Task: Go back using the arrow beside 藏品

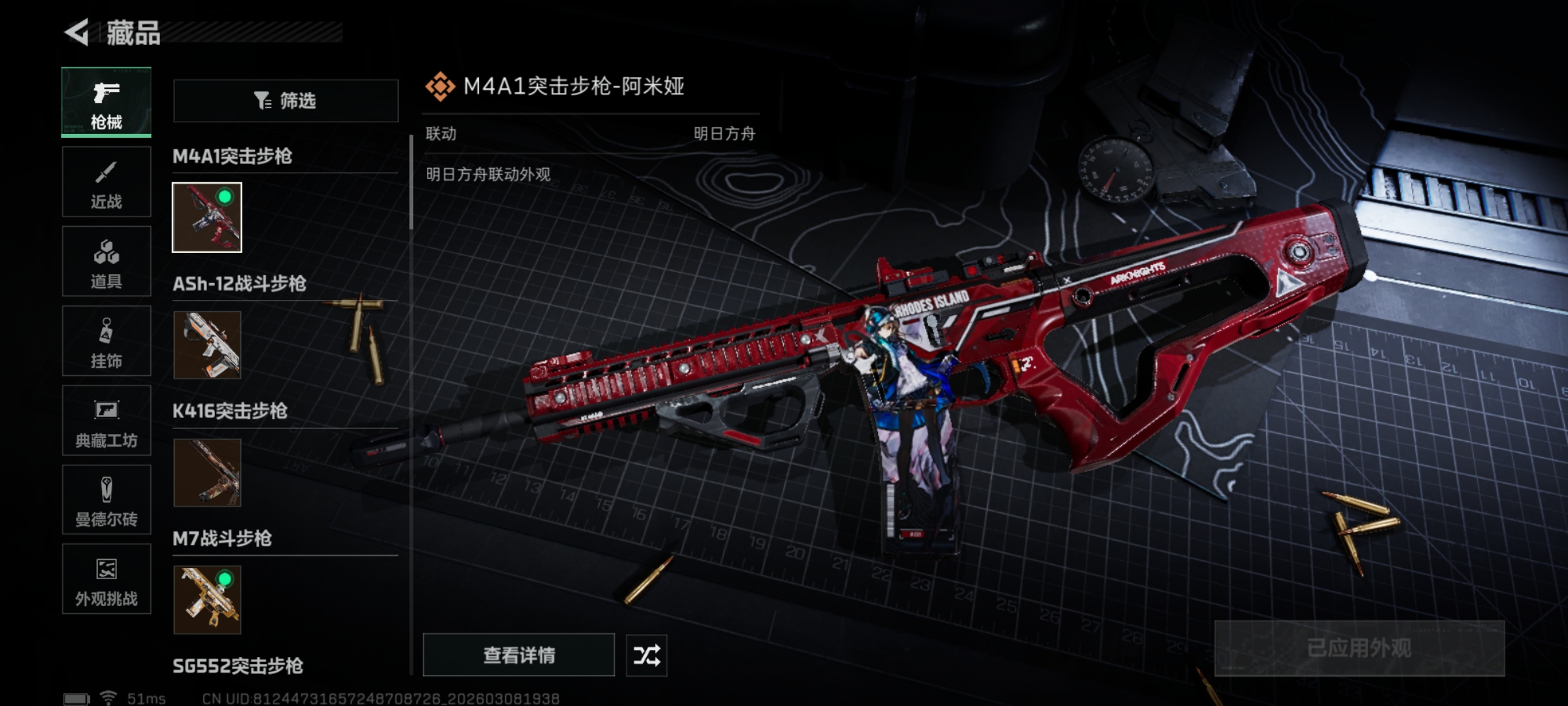Action: click(77, 33)
